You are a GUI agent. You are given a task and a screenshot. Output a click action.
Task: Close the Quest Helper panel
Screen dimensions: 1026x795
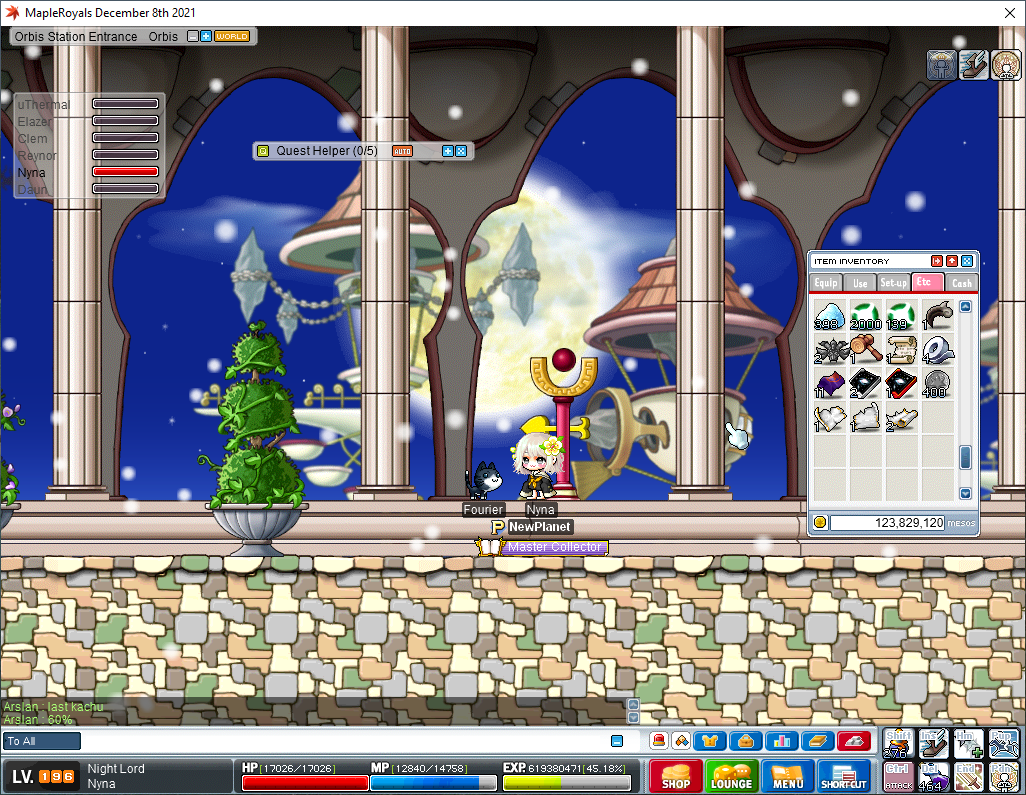coord(461,151)
